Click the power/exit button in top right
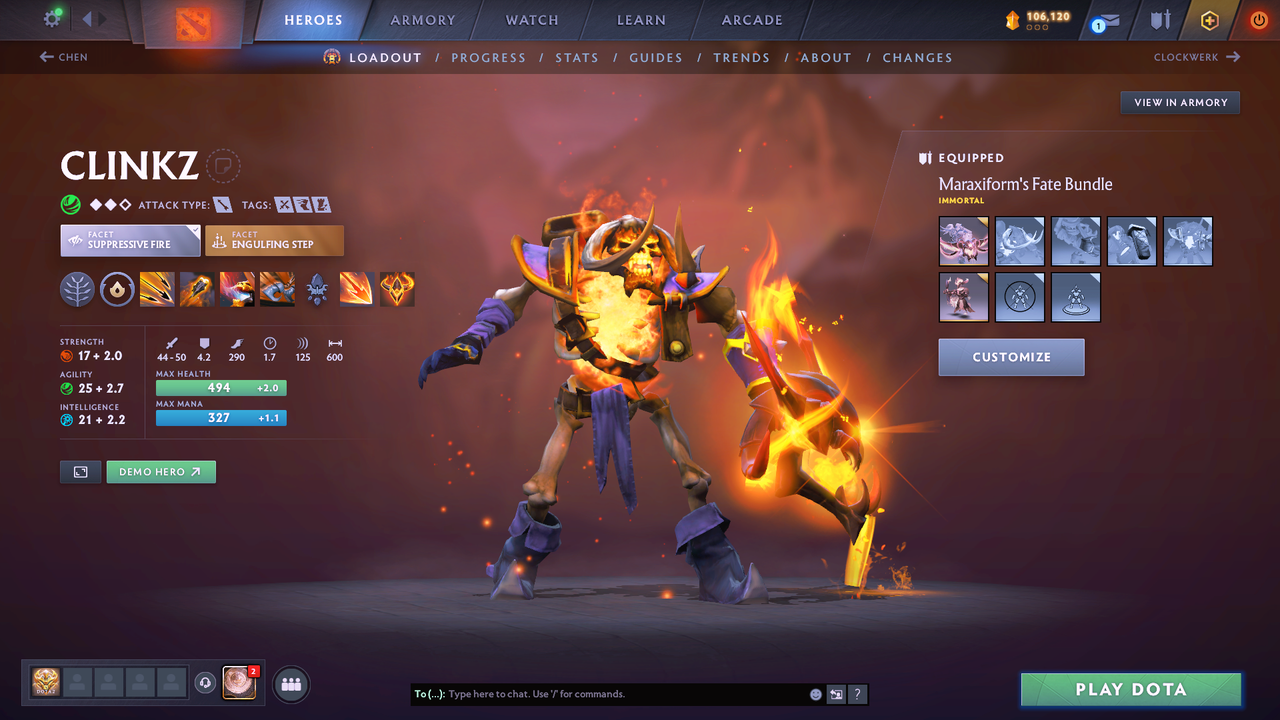1280x720 pixels. pos(1258,20)
